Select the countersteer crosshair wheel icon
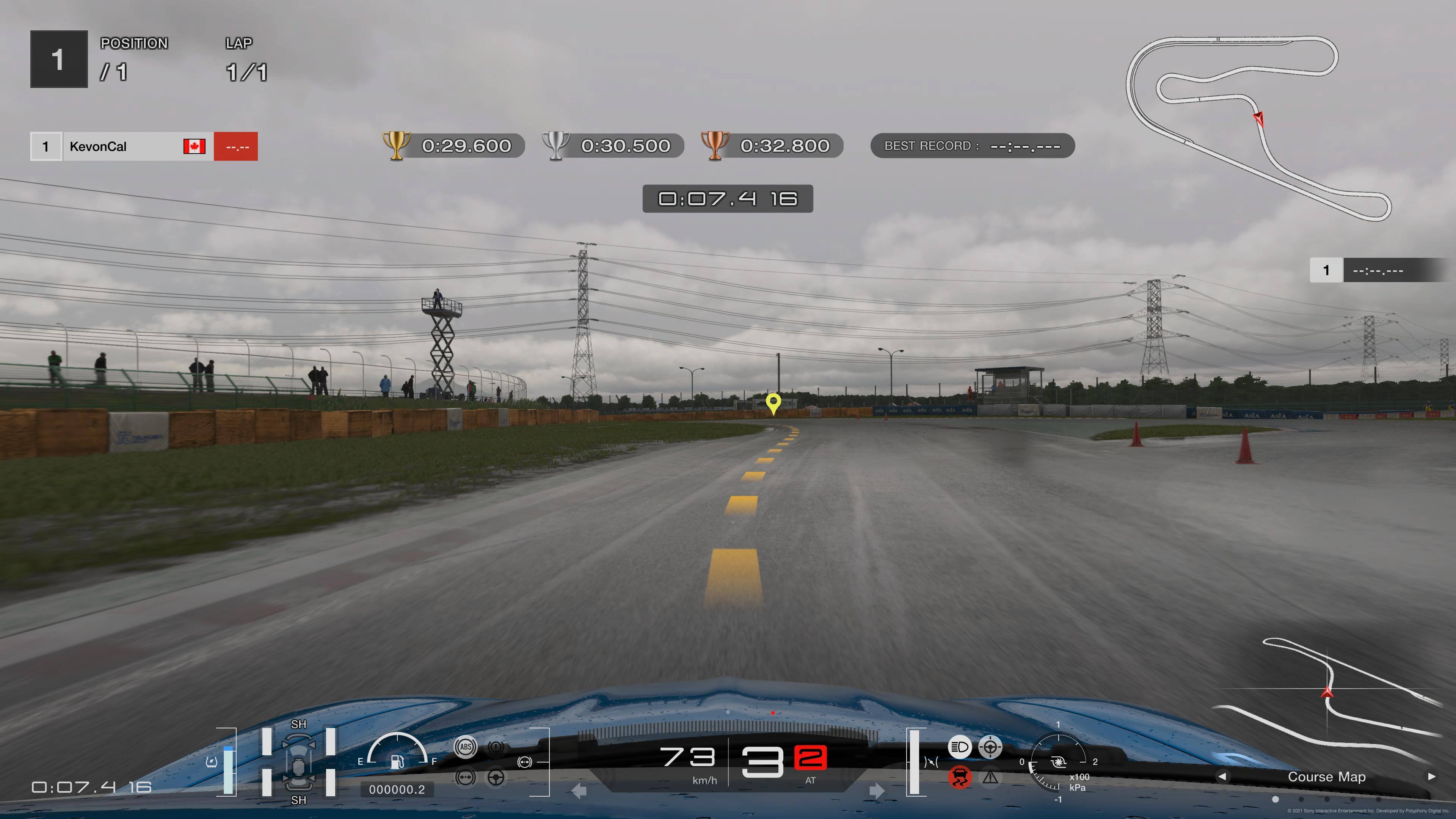 tap(990, 747)
